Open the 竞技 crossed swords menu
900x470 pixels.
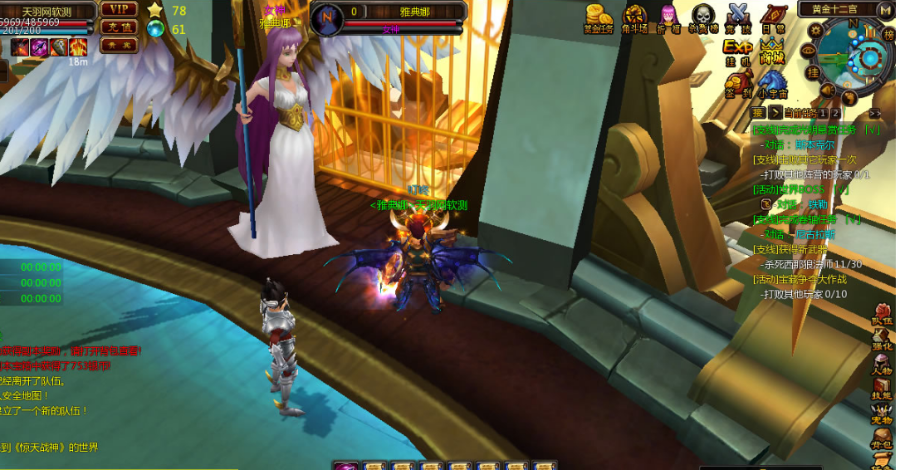739,16
